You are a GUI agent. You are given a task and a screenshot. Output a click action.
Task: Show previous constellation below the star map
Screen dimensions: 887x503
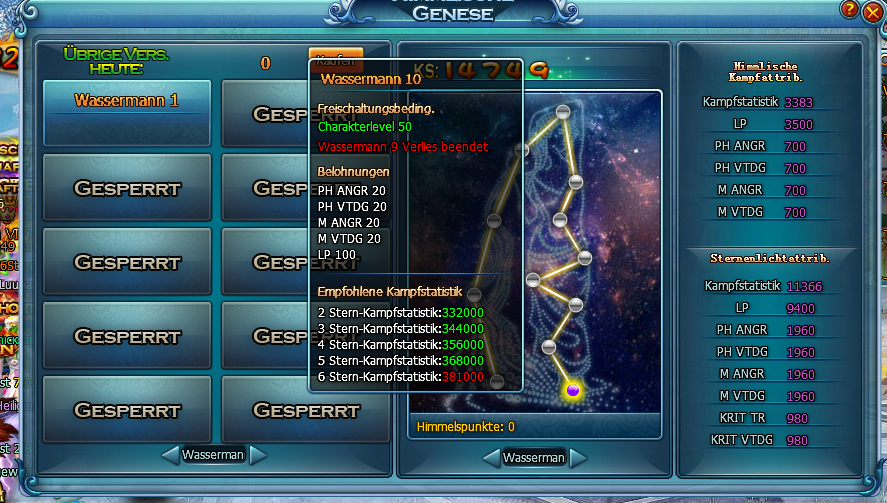(489, 458)
